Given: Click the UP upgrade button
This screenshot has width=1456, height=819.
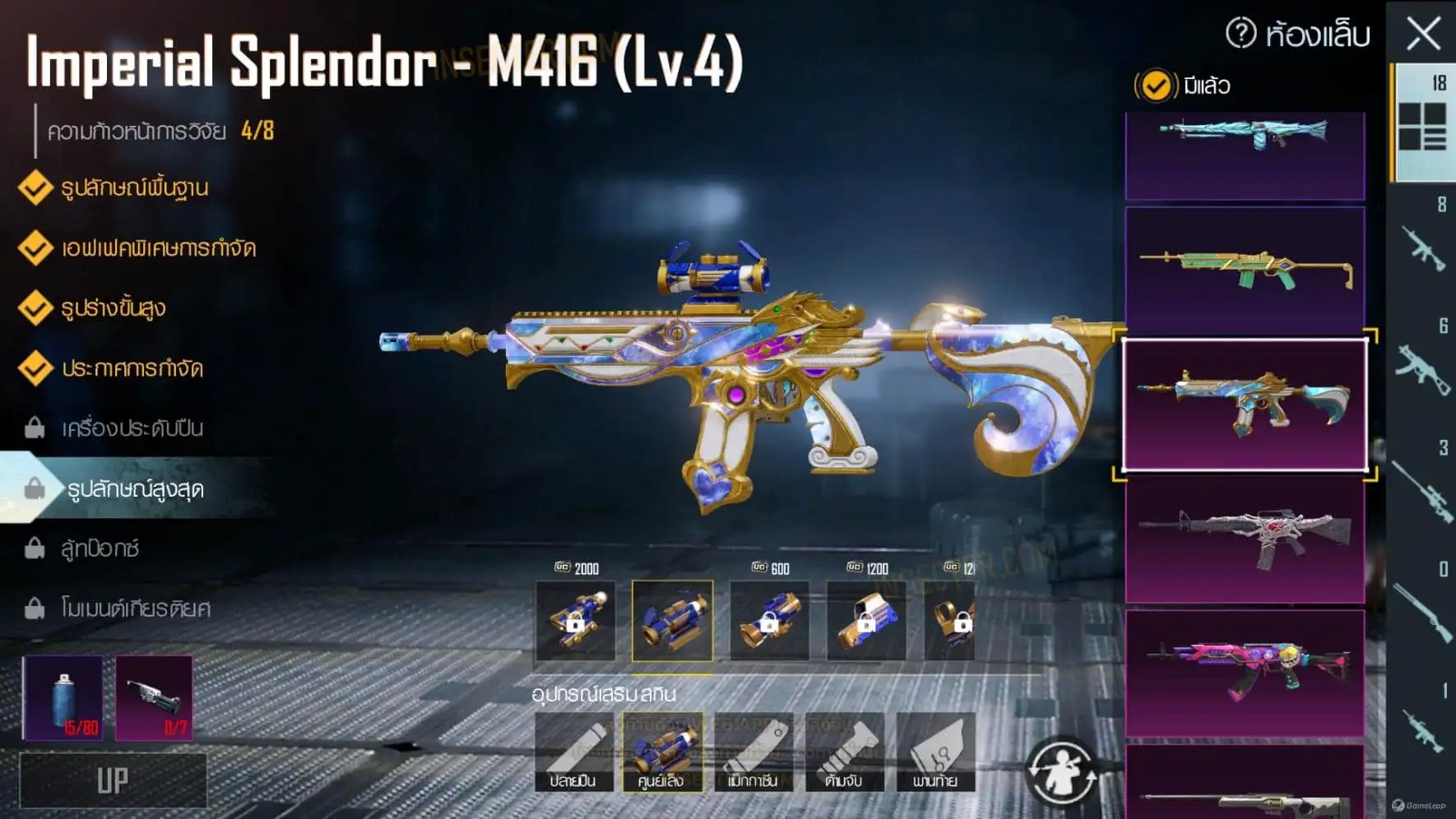Looking at the screenshot, I should [x=113, y=780].
